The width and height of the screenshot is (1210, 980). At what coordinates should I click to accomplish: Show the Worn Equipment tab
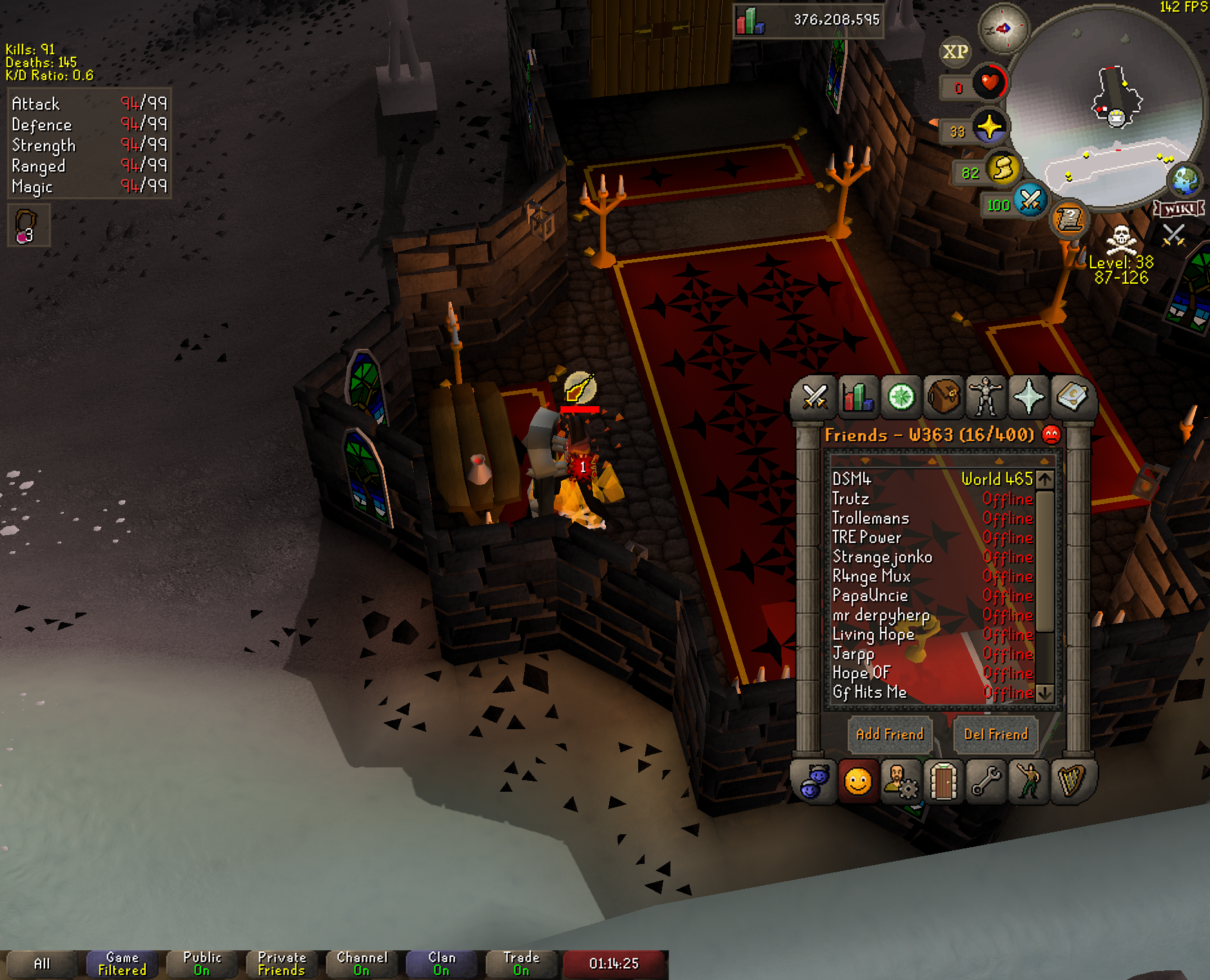[986, 396]
